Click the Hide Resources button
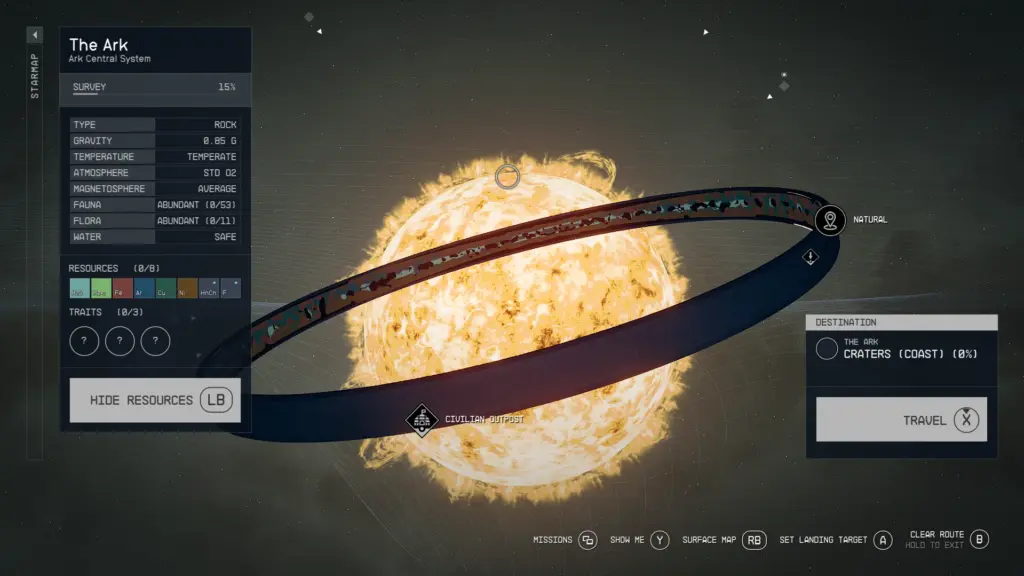Image resolution: width=1024 pixels, height=576 pixels. (155, 400)
